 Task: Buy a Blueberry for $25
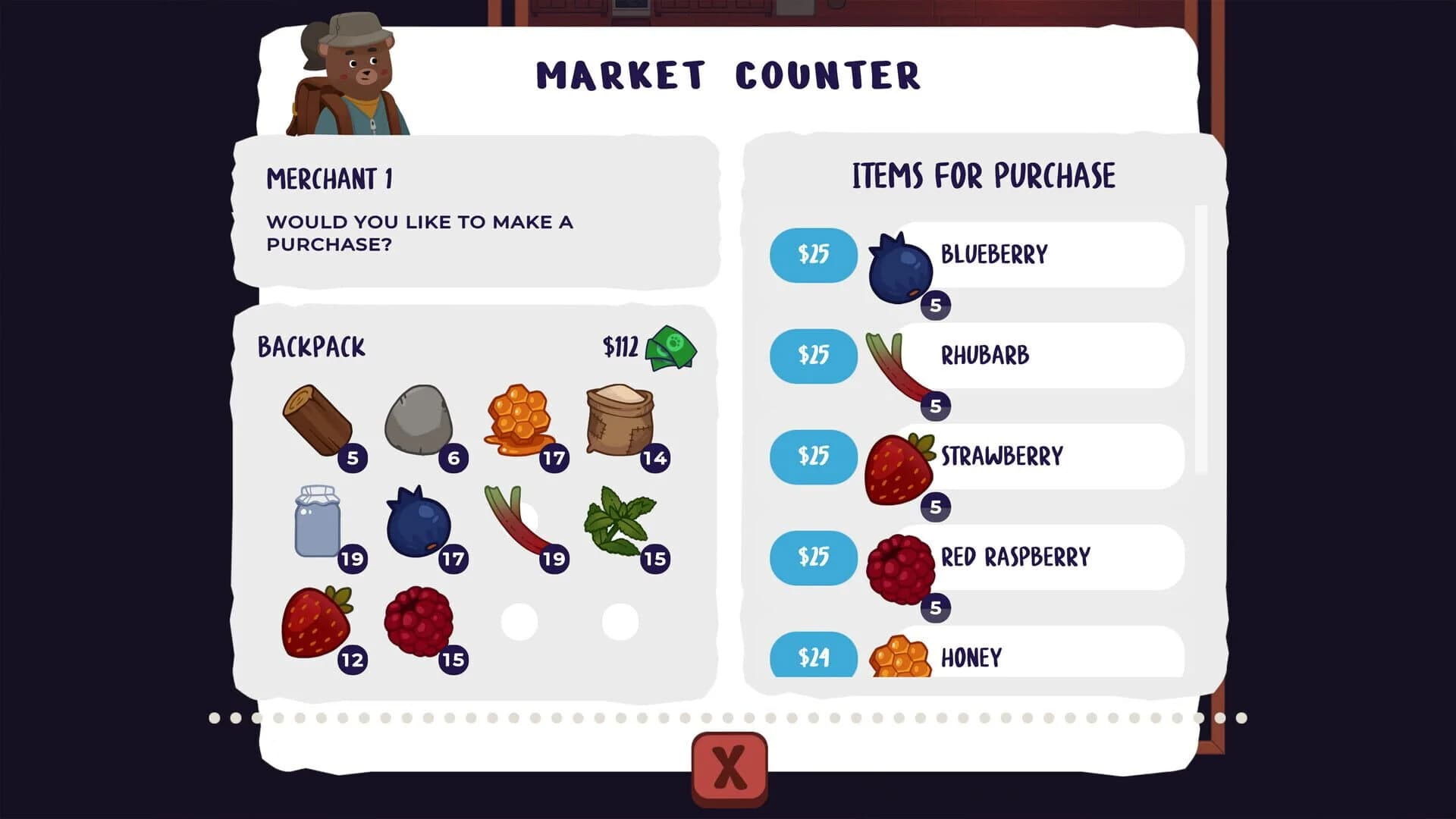click(814, 256)
